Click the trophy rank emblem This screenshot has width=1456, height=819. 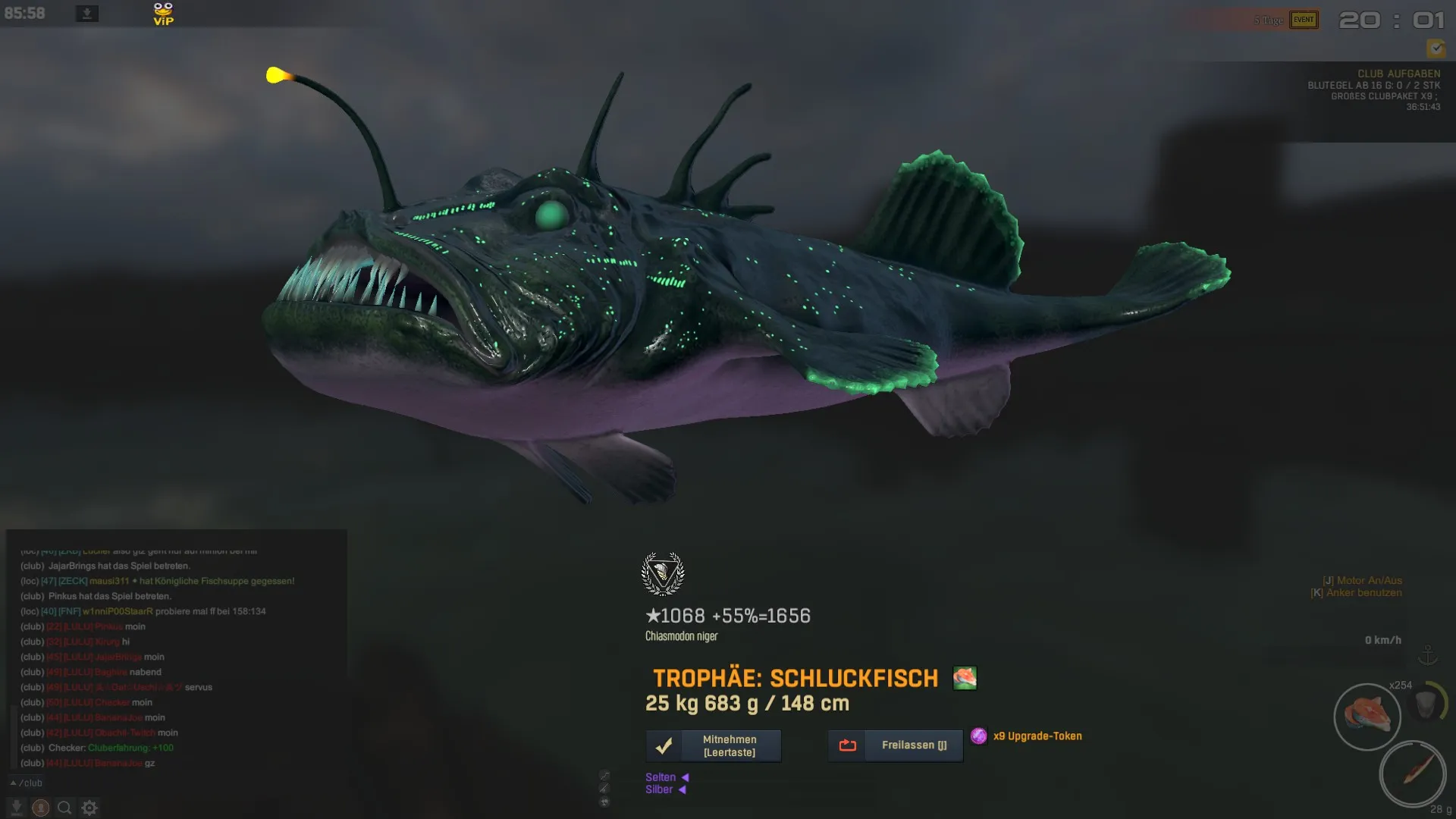tap(663, 573)
